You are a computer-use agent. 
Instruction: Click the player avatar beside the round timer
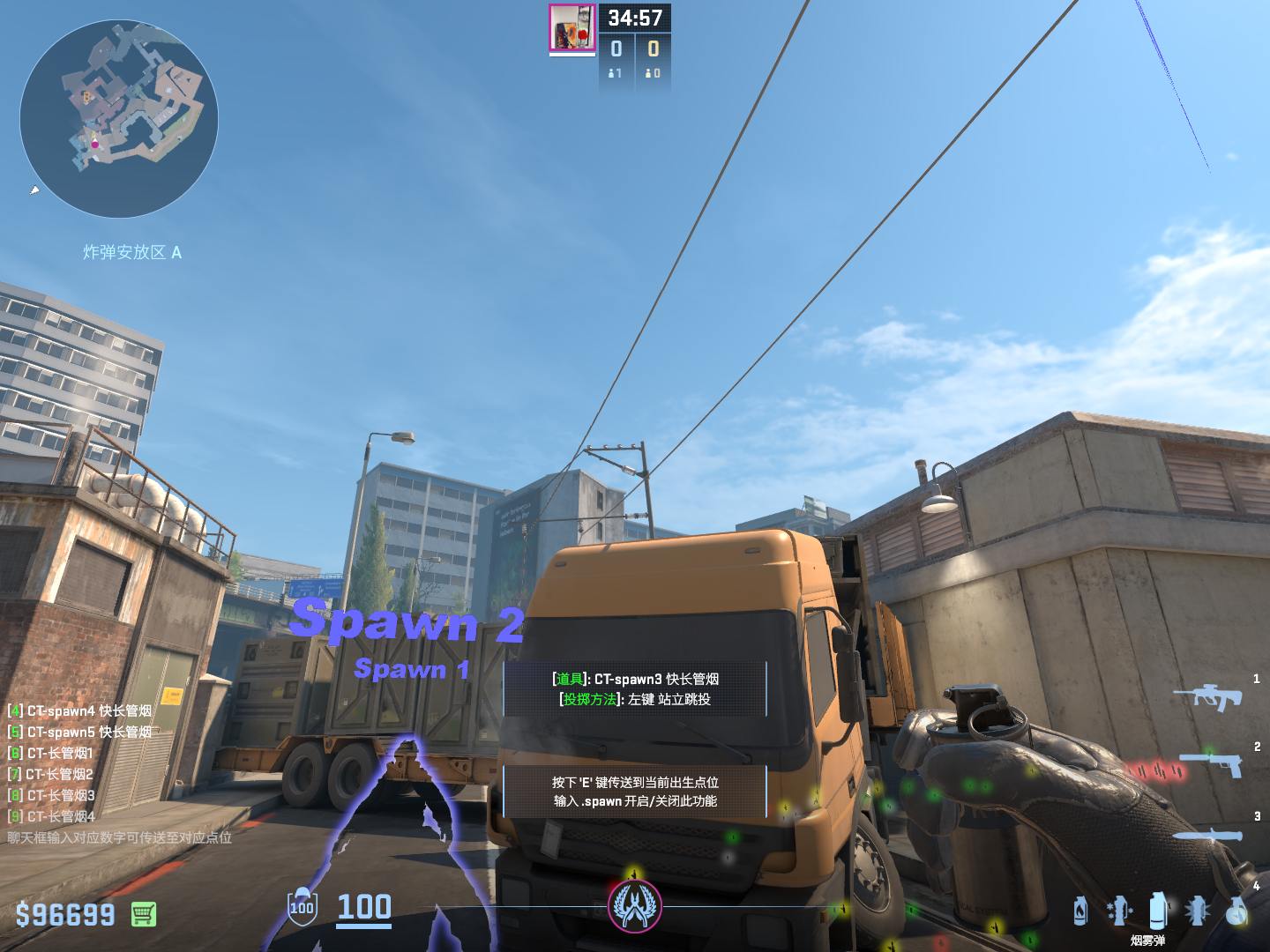(x=571, y=27)
